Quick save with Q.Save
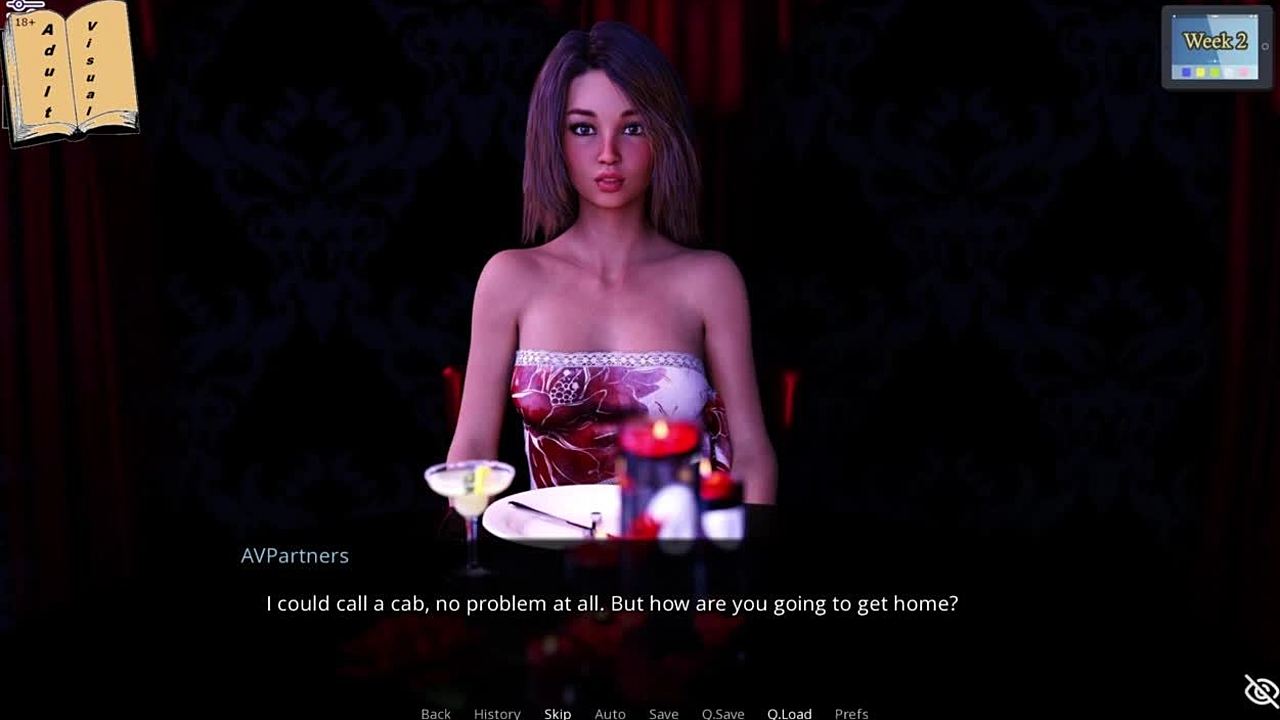 click(x=722, y=713)
